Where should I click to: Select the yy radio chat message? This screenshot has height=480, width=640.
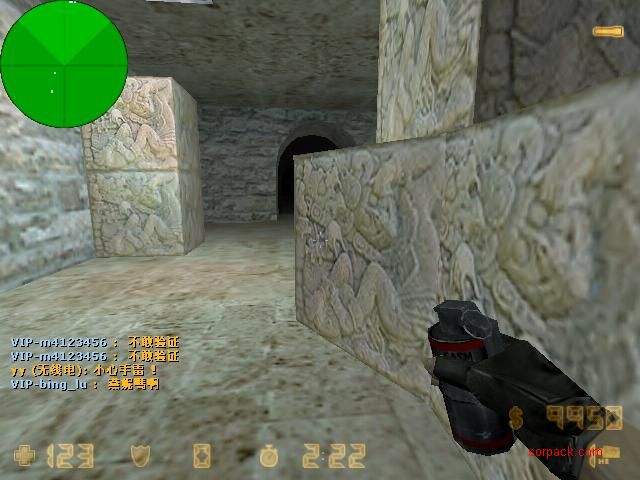84,369
